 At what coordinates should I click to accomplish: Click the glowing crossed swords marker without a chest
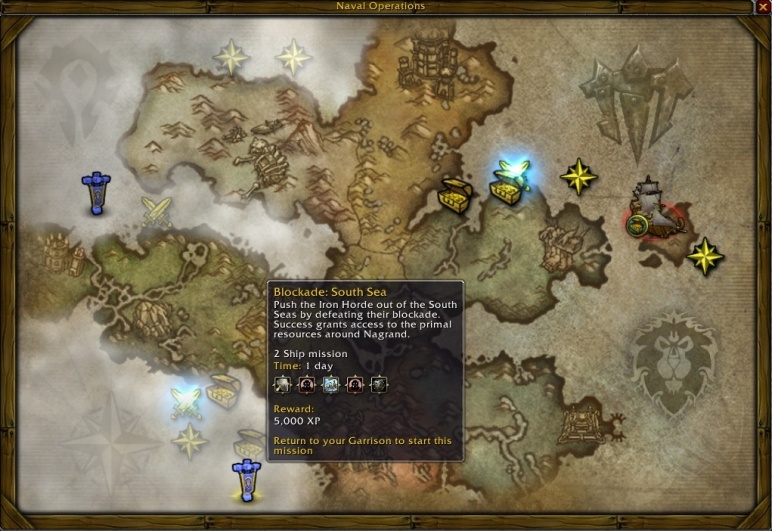(x=186, y=403)
